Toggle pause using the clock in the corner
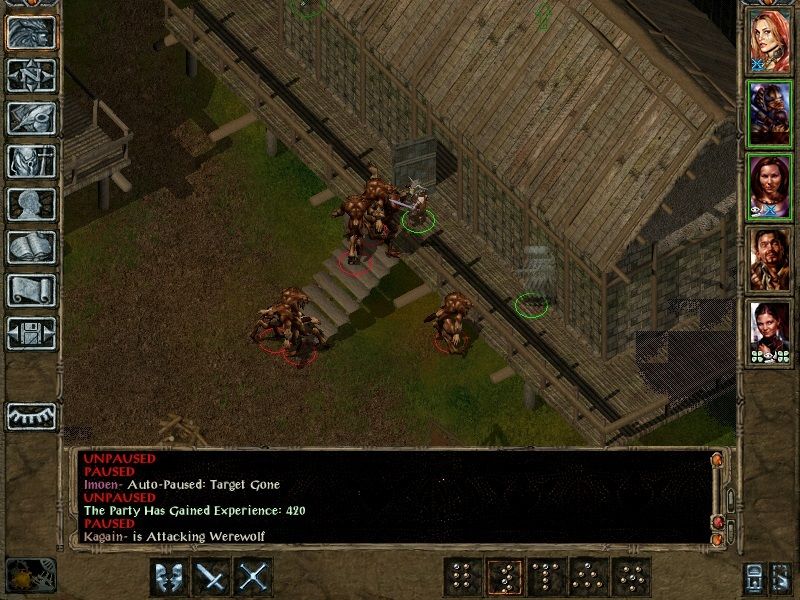The width and height of the screenshot is (800, 600). (30, 575)
